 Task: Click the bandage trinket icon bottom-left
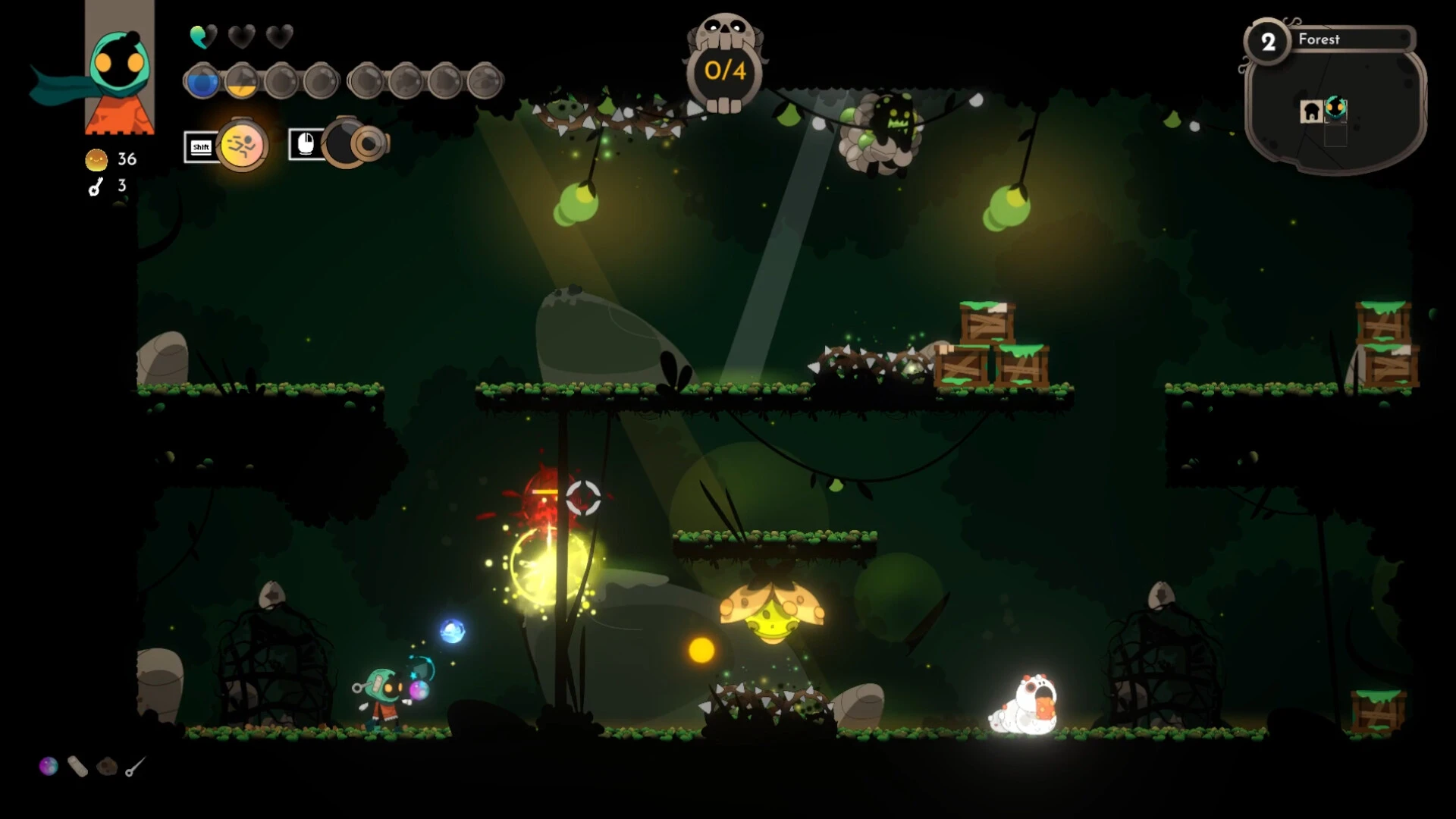[77, 767]
